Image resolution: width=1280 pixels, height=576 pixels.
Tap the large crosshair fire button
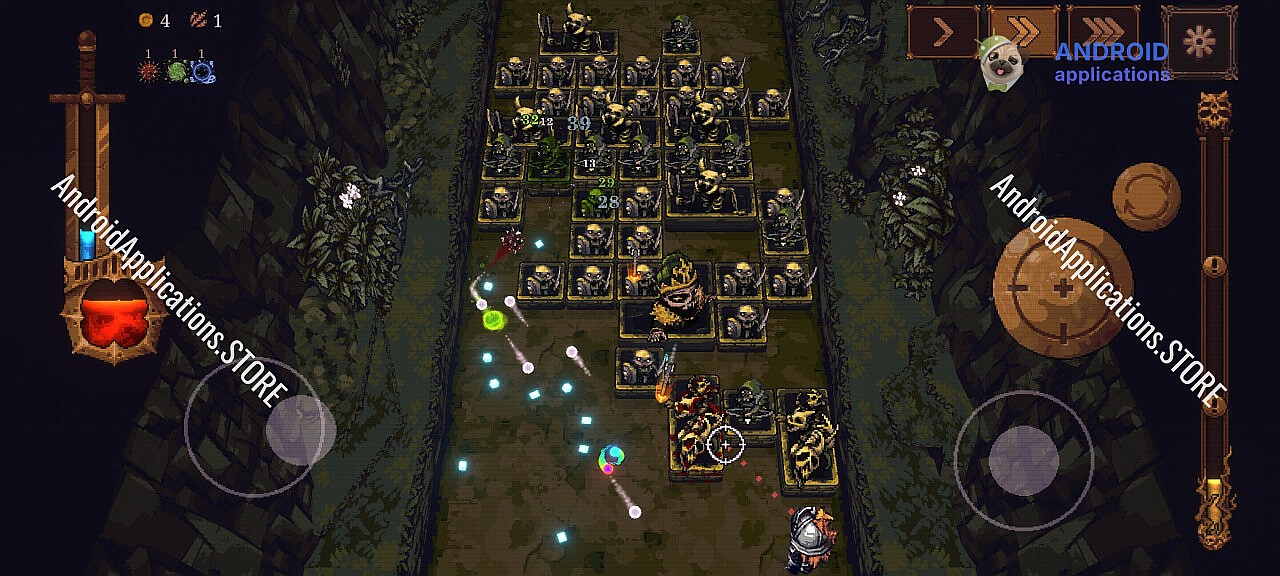[x=1062, y=287]
